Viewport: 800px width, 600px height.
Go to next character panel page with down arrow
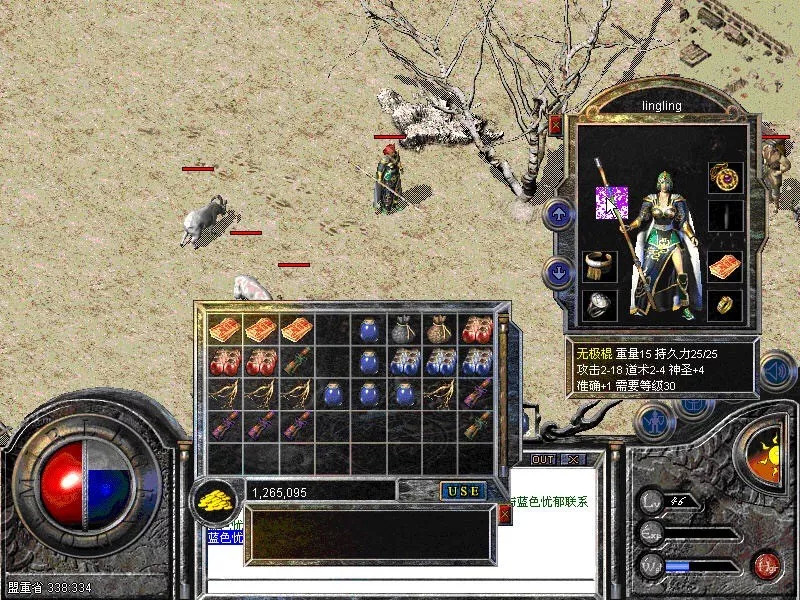pos(559,271)
